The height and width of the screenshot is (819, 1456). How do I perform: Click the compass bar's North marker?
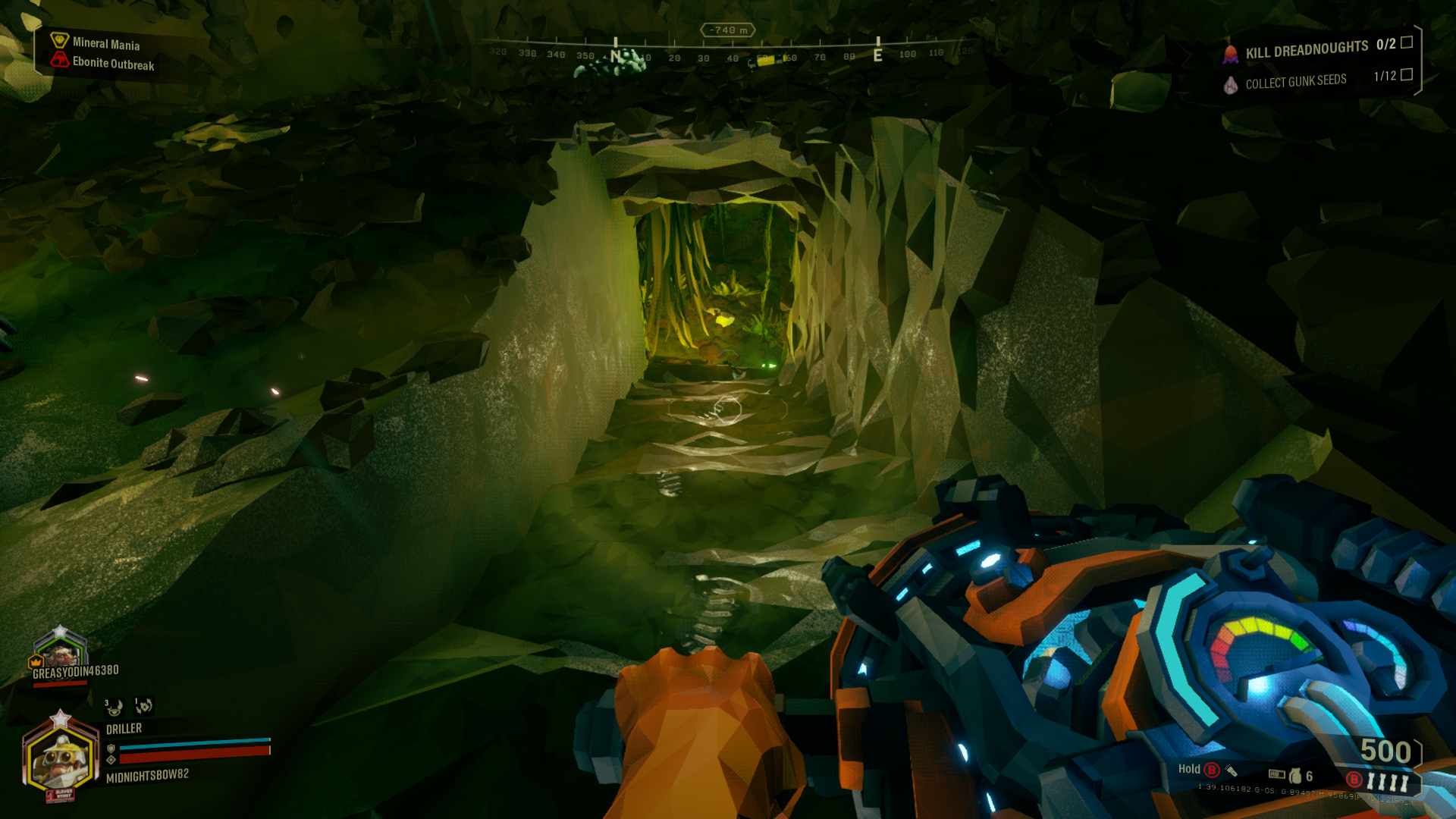click(616, 55)
